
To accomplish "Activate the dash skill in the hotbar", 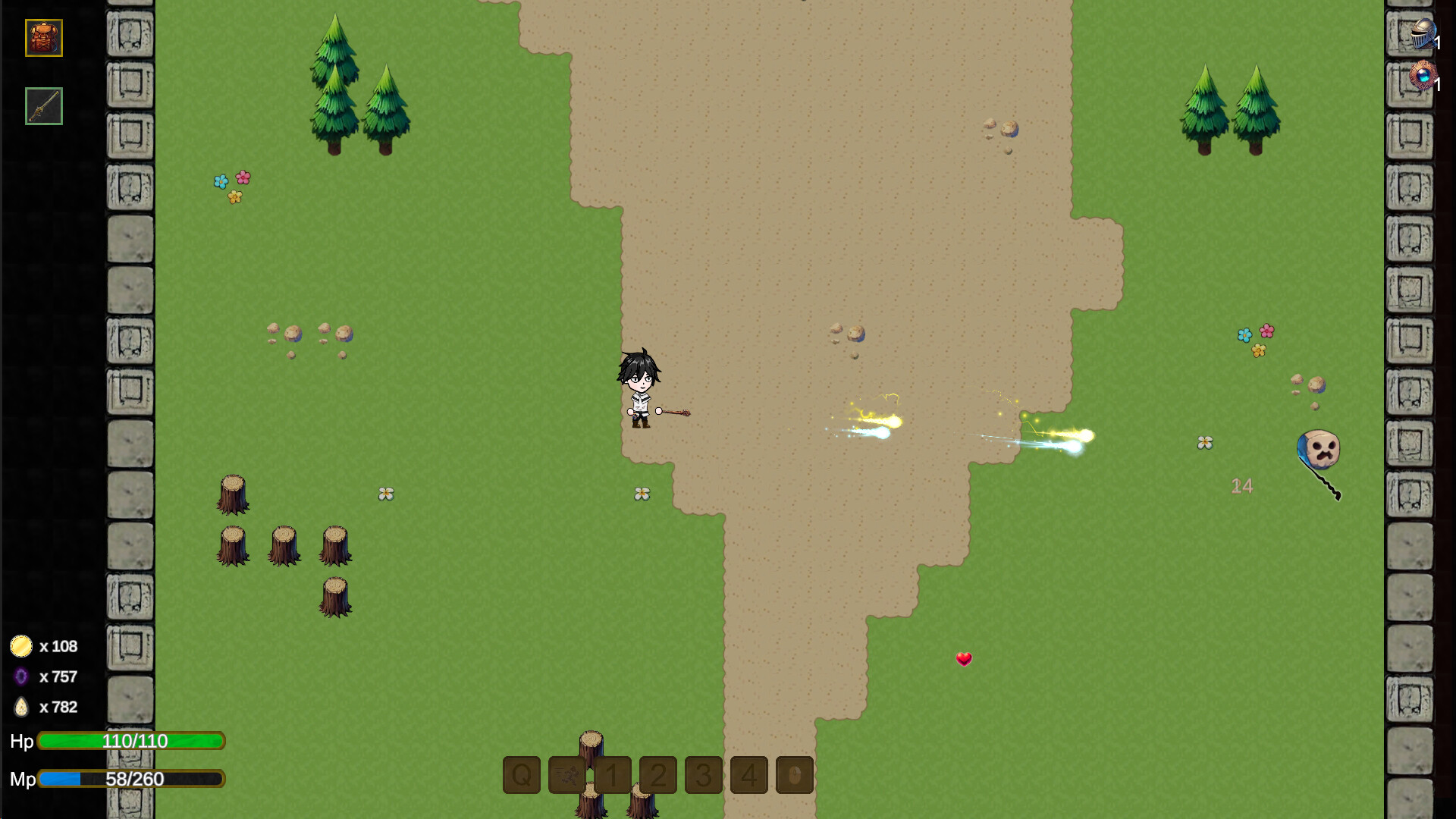I will point(566,775).
